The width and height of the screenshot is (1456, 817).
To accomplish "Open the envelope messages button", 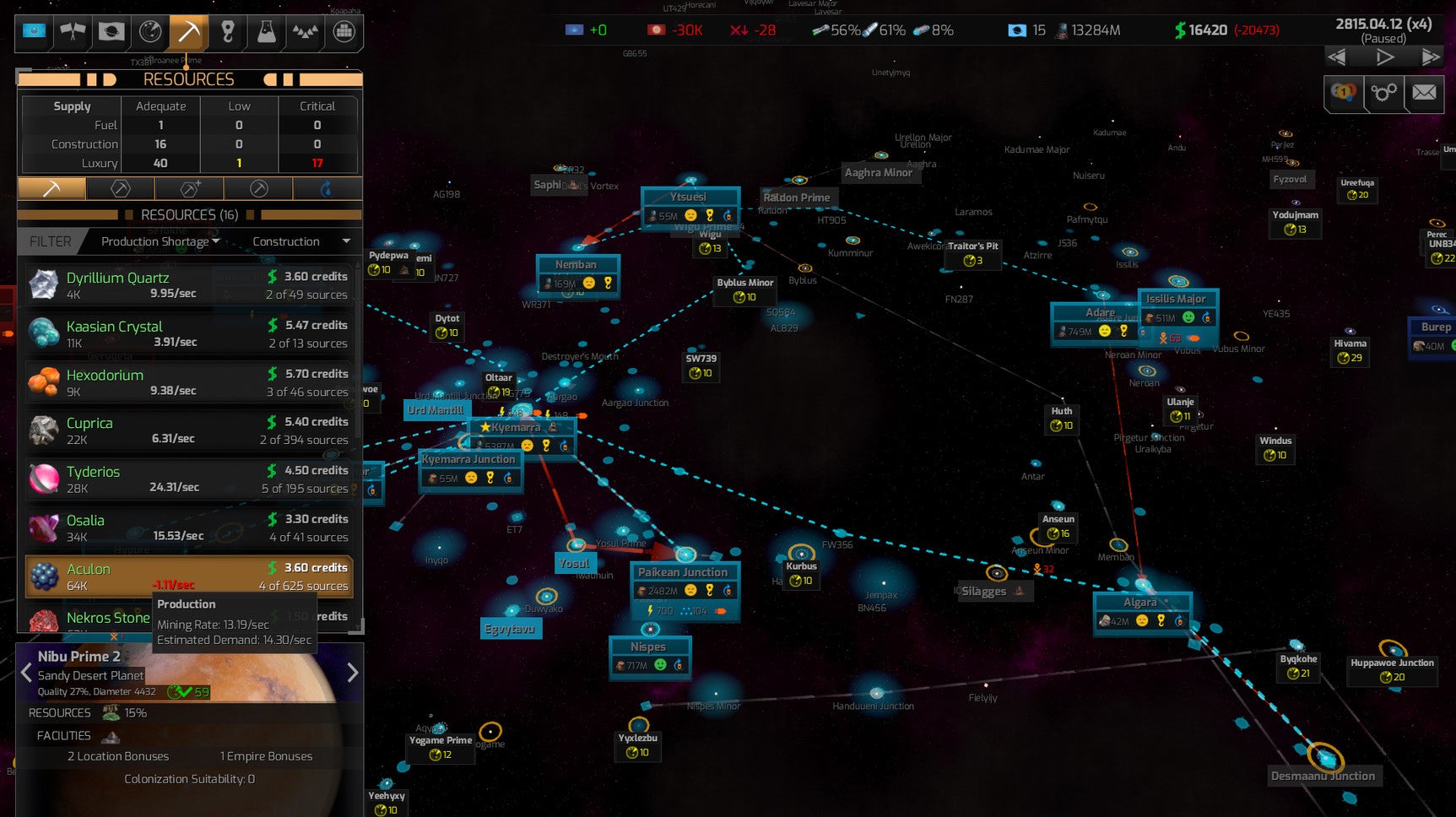I will (x=1424, y=92).
